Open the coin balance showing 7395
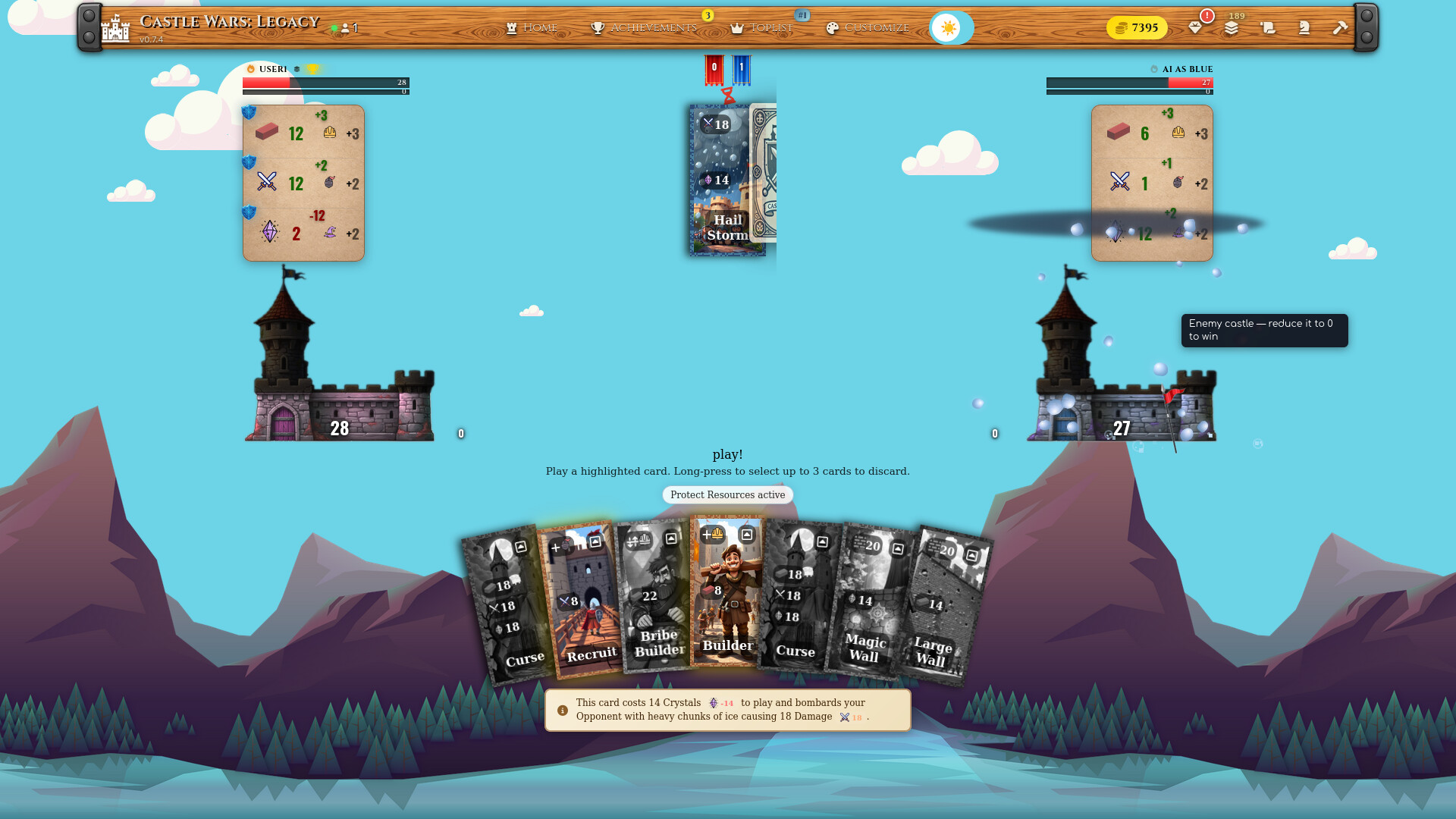This screenshot has width=1456, height=819. pos(1136,27)
